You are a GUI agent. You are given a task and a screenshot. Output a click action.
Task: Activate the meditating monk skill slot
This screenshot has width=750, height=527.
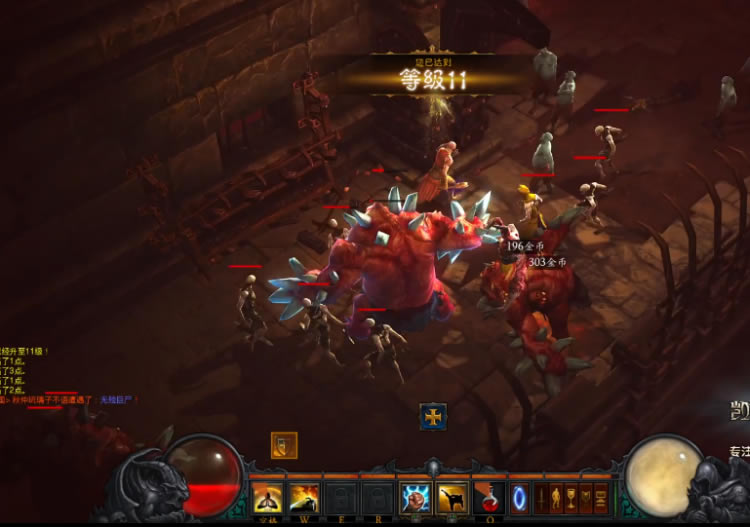click(x=267, y=497)
